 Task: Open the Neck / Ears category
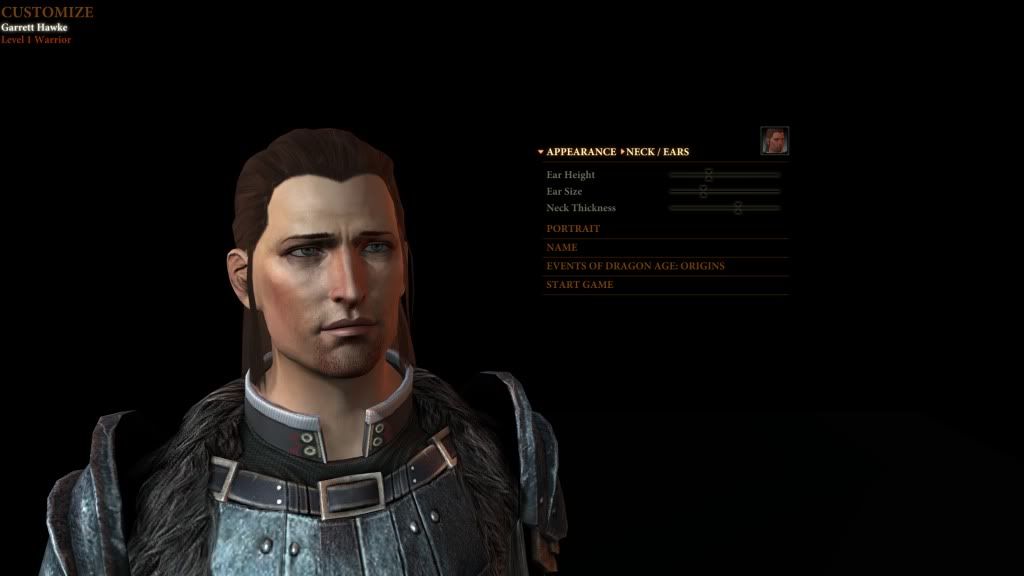[x=657, y=152]
